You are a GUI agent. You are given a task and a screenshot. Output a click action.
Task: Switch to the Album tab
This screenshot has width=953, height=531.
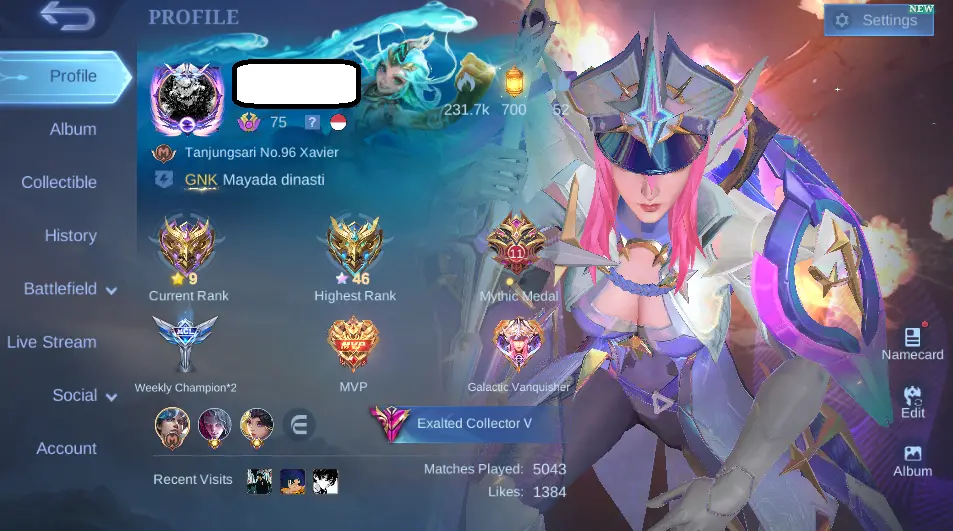73,129
